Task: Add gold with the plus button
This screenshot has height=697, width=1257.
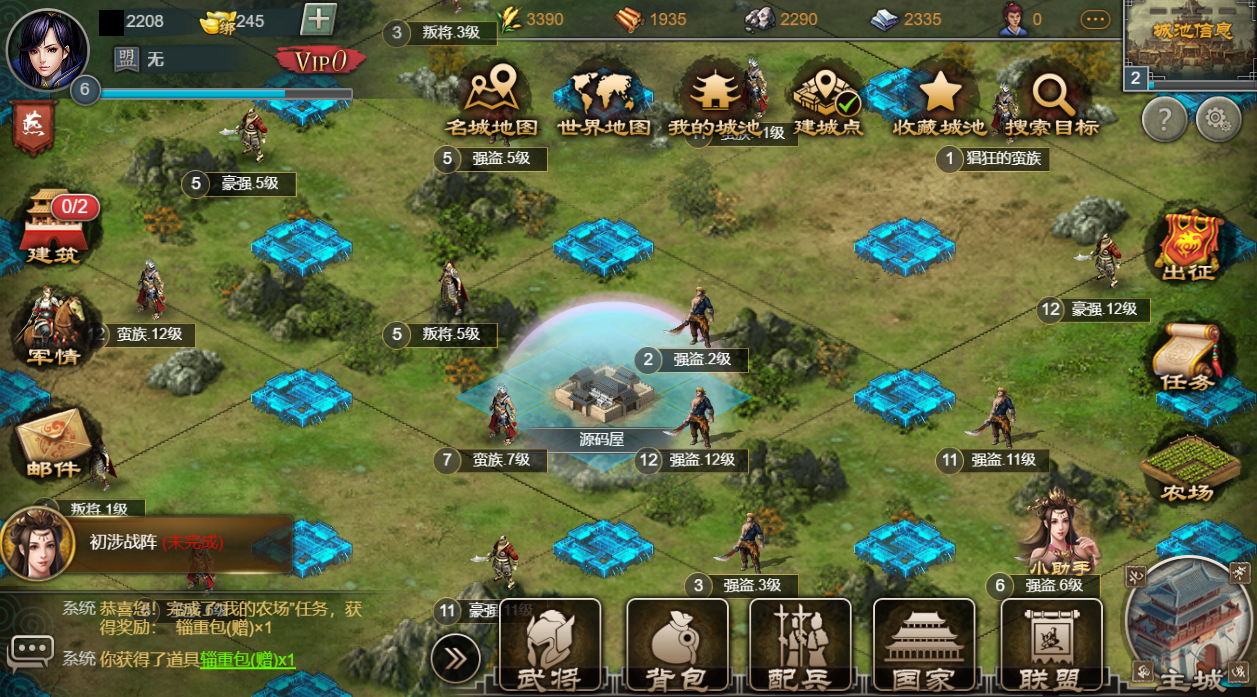Action: click(x=318, y=20)
